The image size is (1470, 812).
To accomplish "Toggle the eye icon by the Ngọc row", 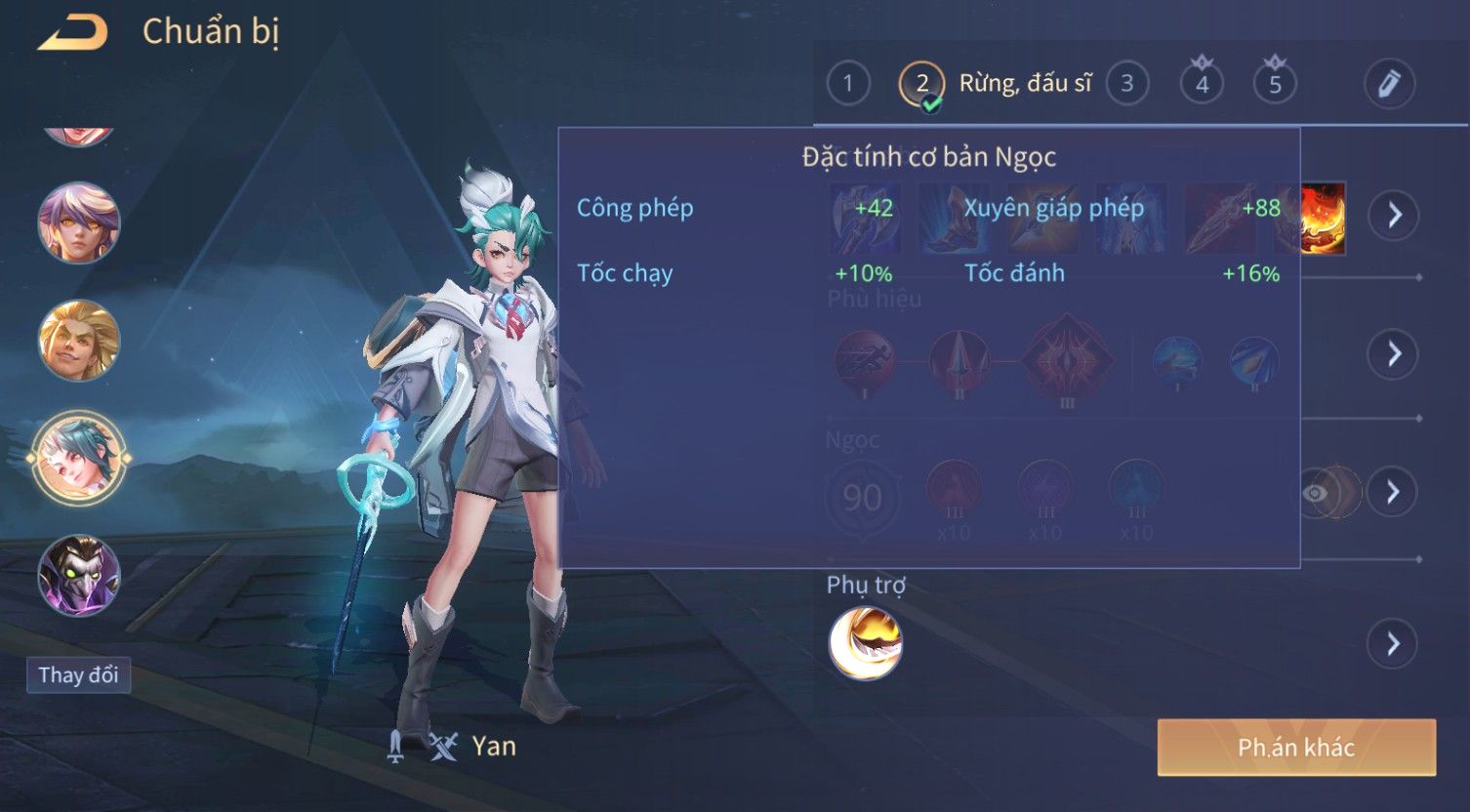I will pos(1317,493).
